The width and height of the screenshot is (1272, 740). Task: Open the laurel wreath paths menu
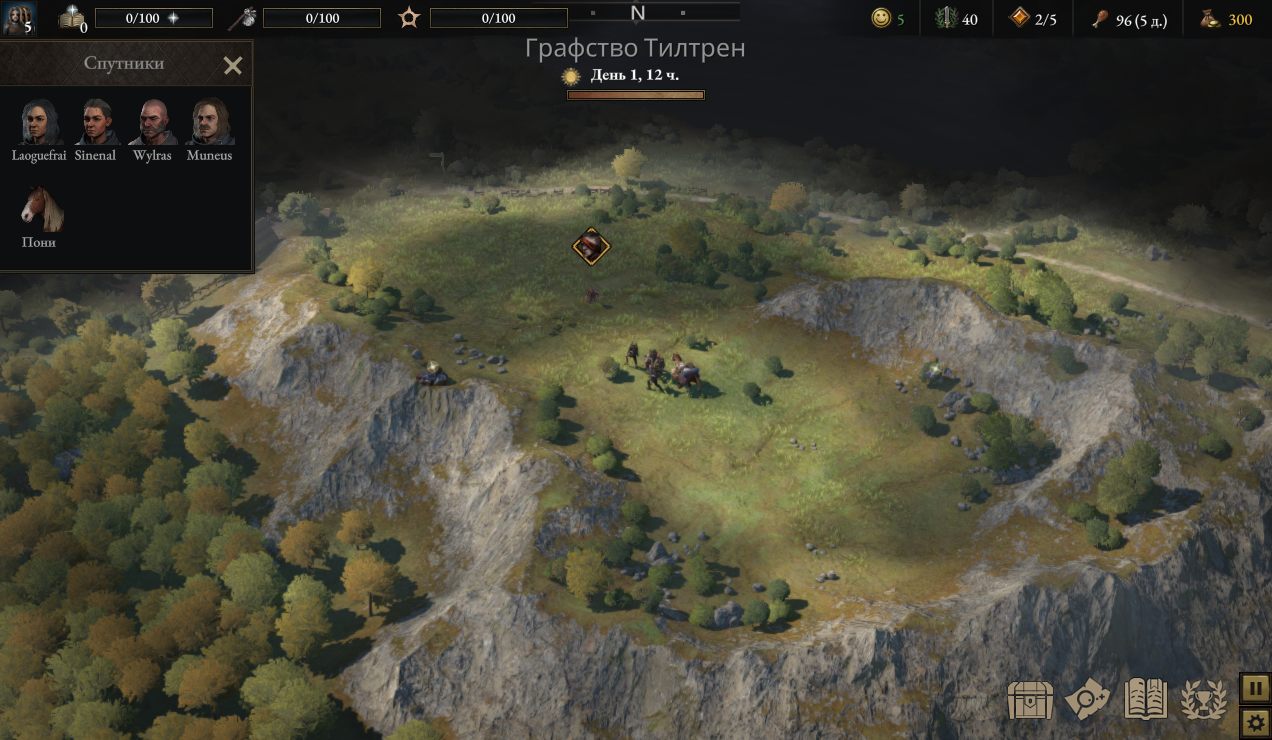1204,700
